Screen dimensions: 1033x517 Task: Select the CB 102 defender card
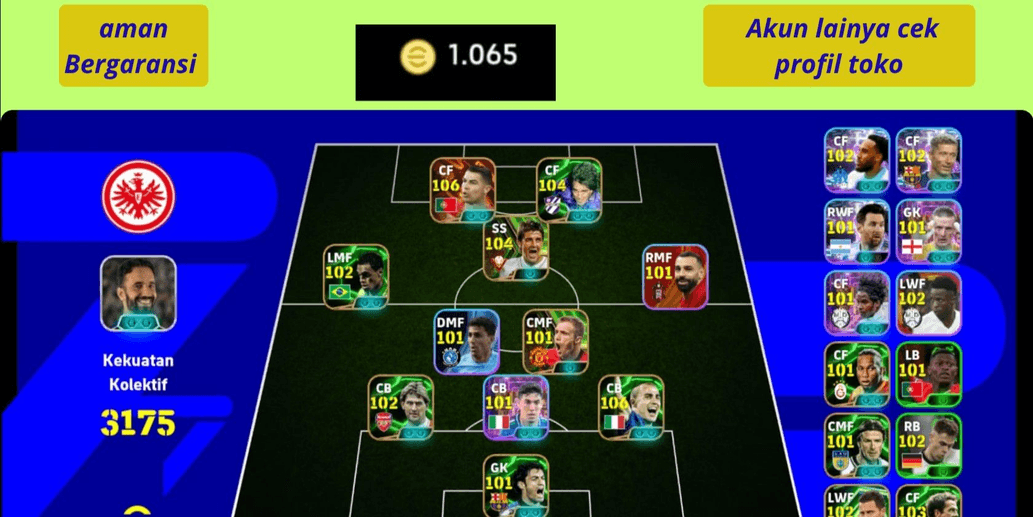point(401,407)
